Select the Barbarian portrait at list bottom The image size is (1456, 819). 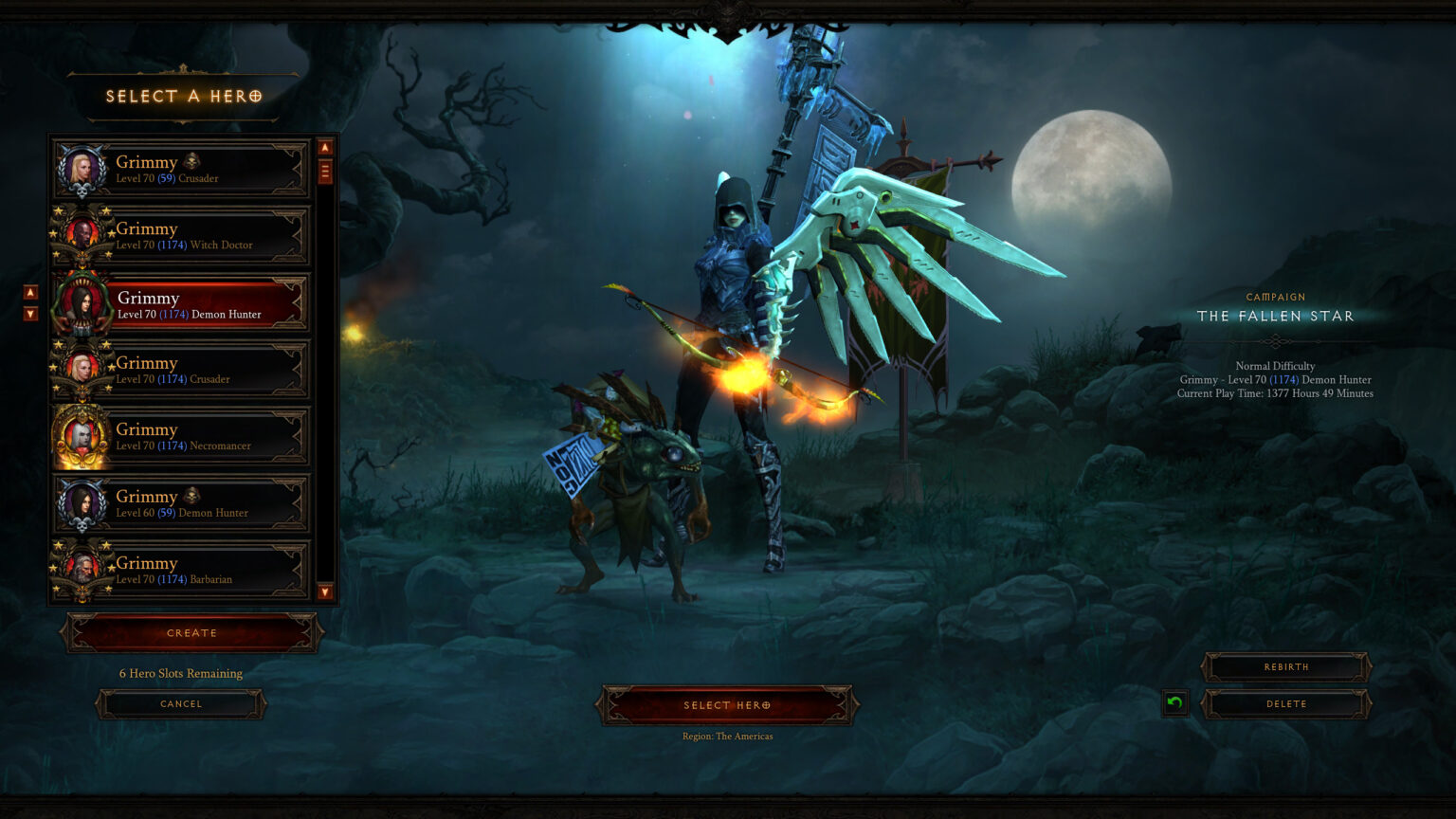click(82, 568)
